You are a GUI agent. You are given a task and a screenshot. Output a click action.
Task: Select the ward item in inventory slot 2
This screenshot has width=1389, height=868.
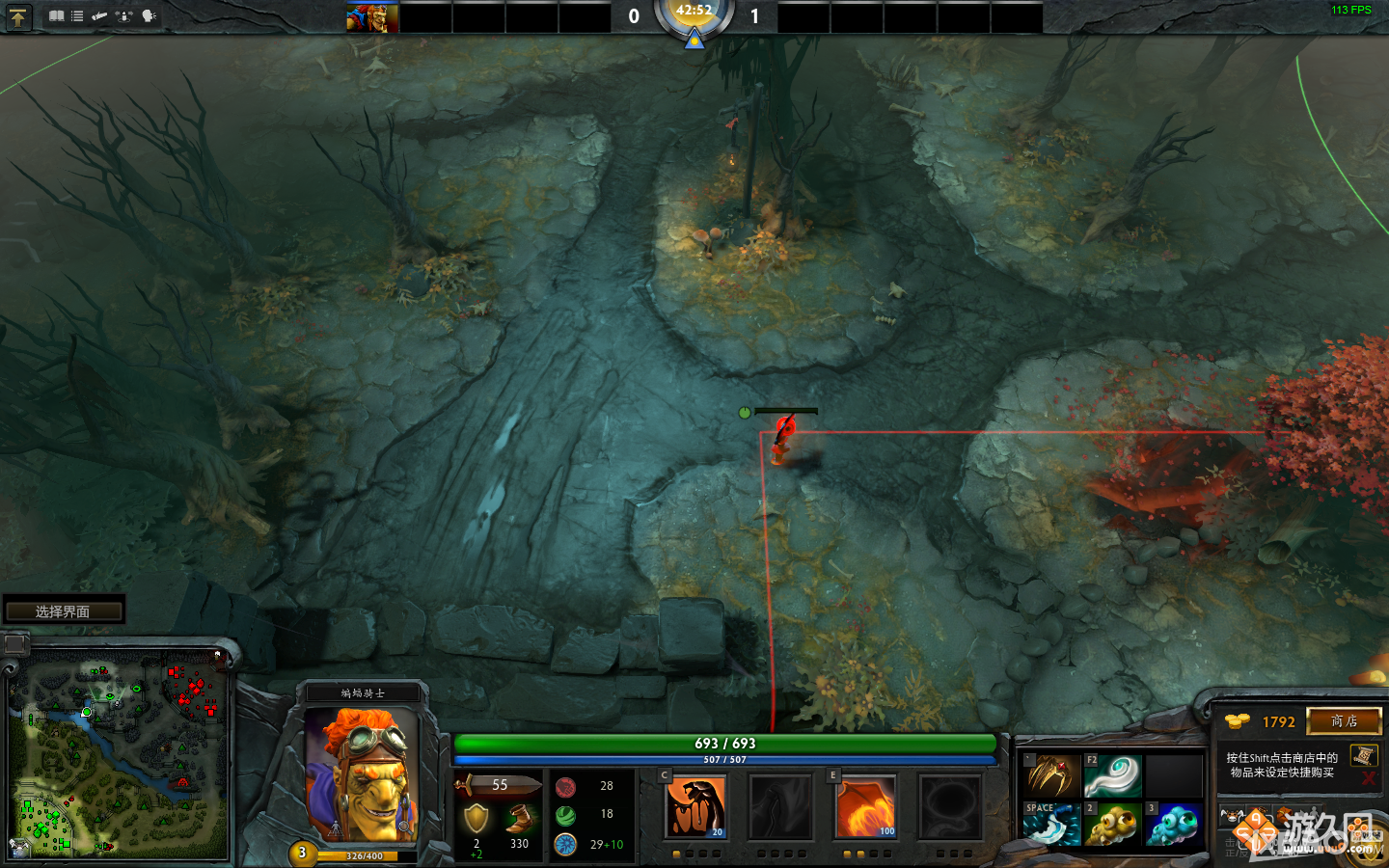click(x=1114, y=826)
